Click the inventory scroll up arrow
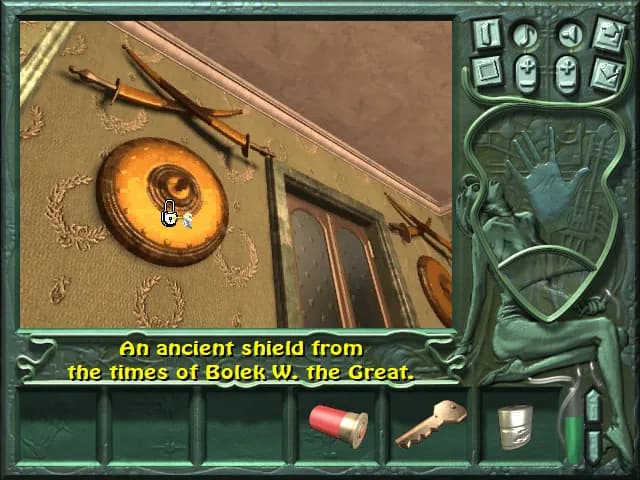This screenshot has height=480, width=640. [592, 408]
